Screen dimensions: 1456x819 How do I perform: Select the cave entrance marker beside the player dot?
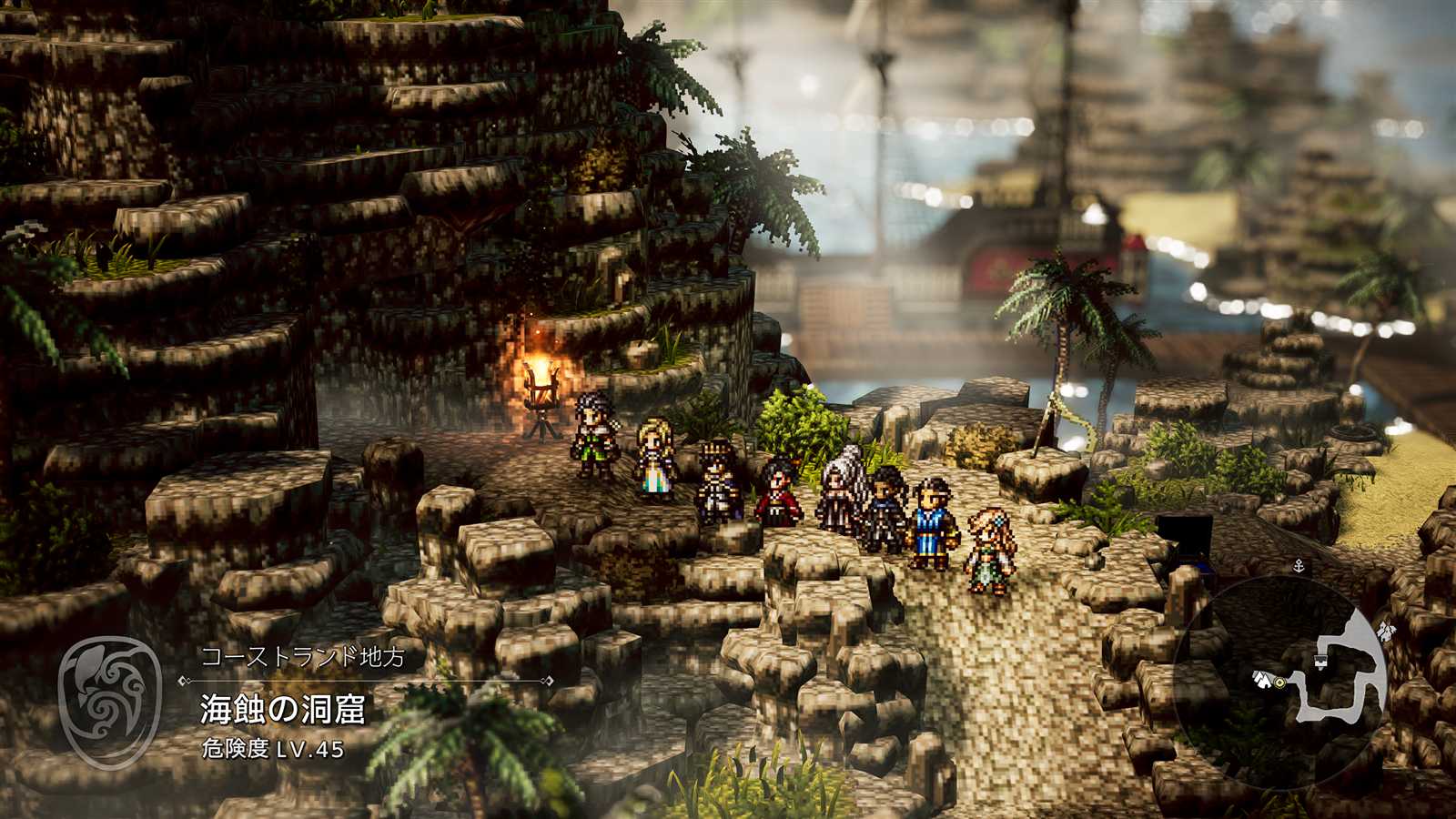click(x=1262, y=678)
